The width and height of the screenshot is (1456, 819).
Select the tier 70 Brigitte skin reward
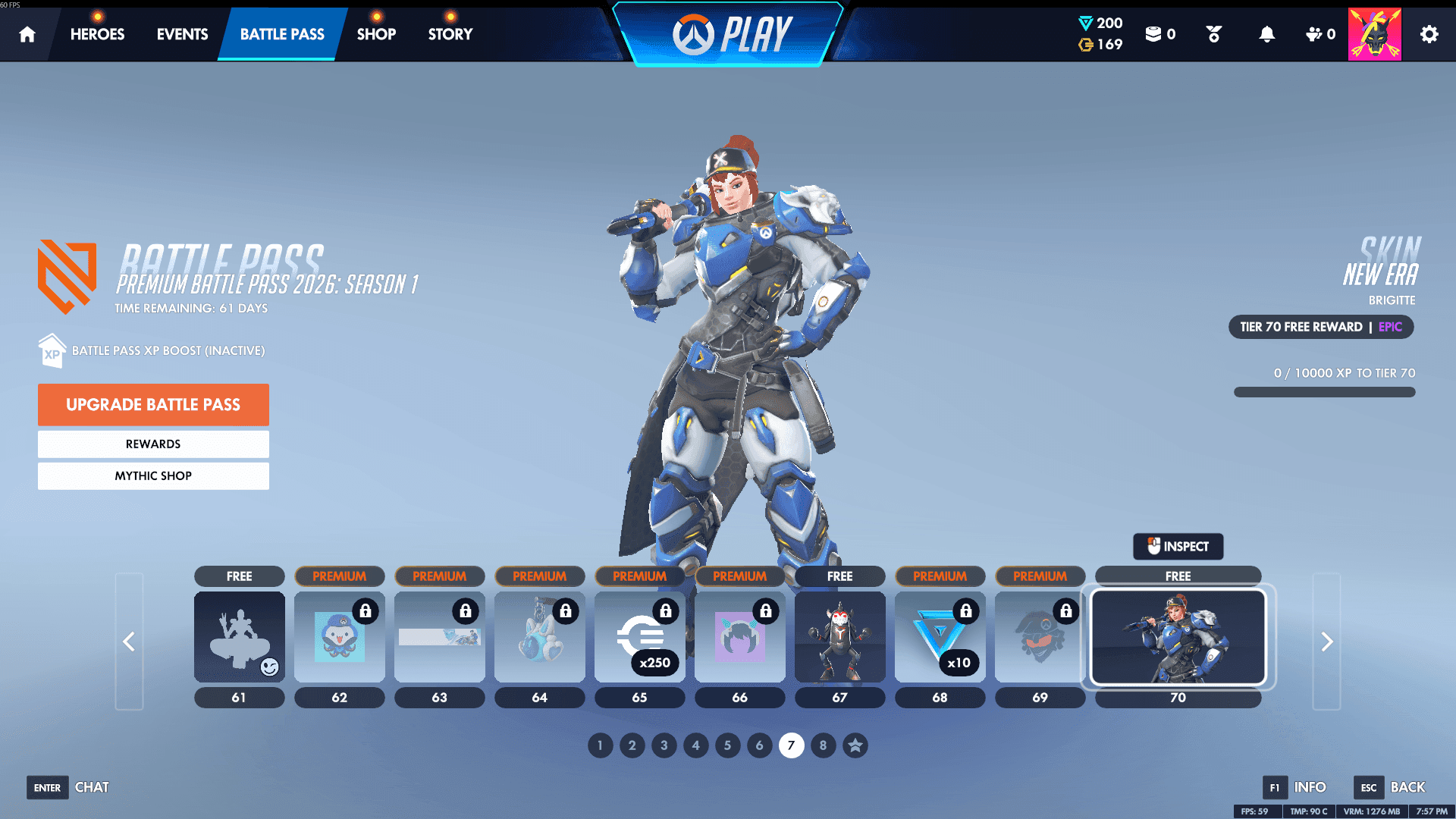click(1178, 637)
